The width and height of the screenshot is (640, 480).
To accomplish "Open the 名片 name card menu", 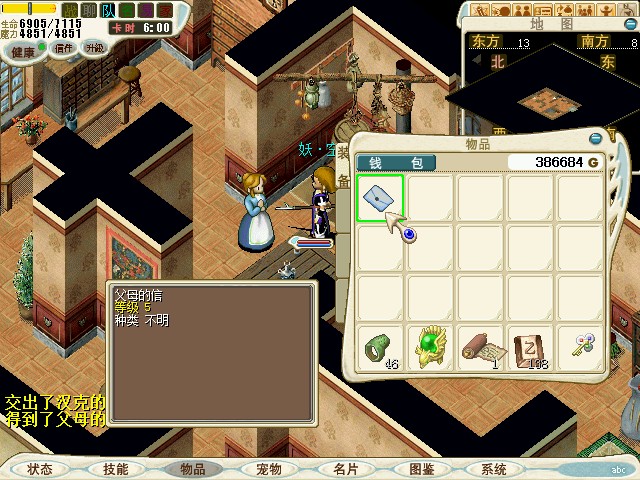I will [345, 468].
